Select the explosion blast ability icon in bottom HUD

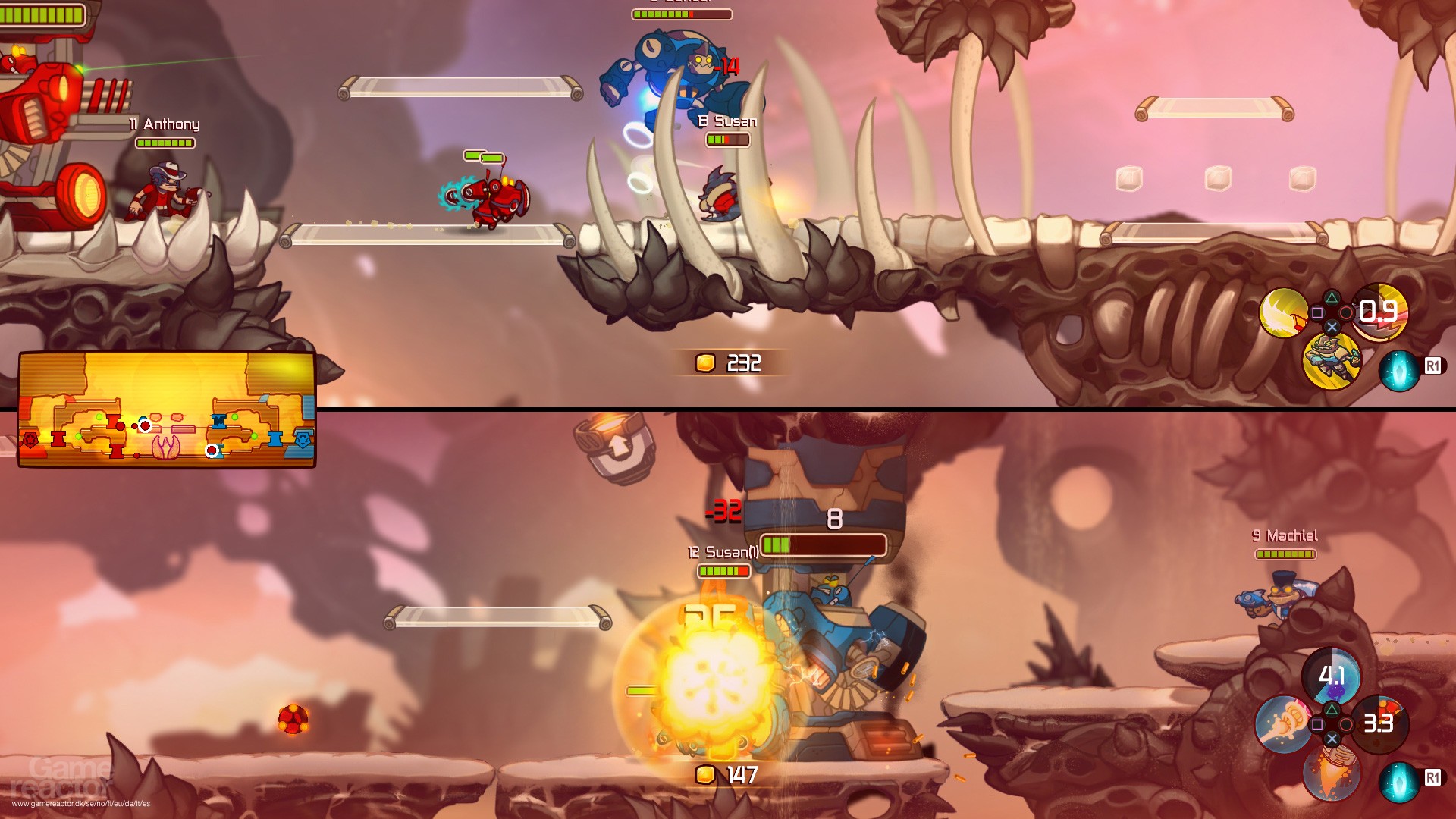click(x=1282, y=725)
